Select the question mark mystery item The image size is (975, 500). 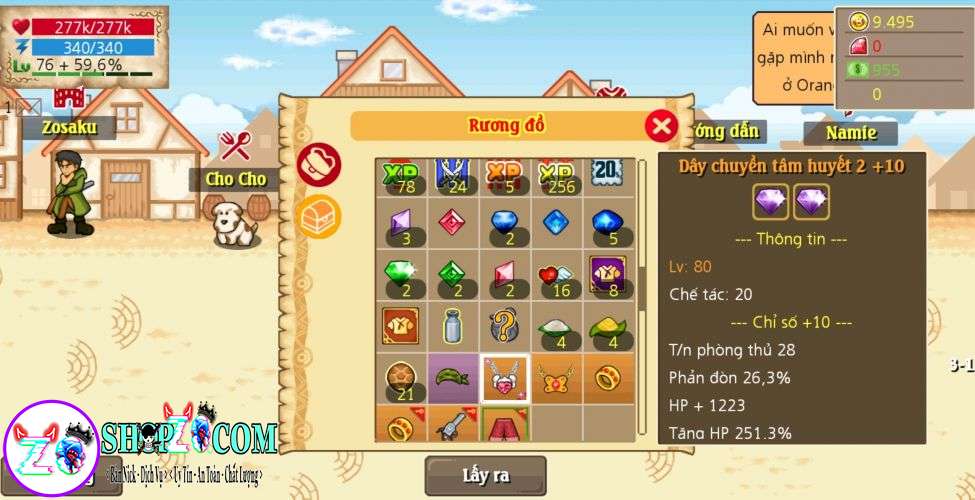point(505,325)
